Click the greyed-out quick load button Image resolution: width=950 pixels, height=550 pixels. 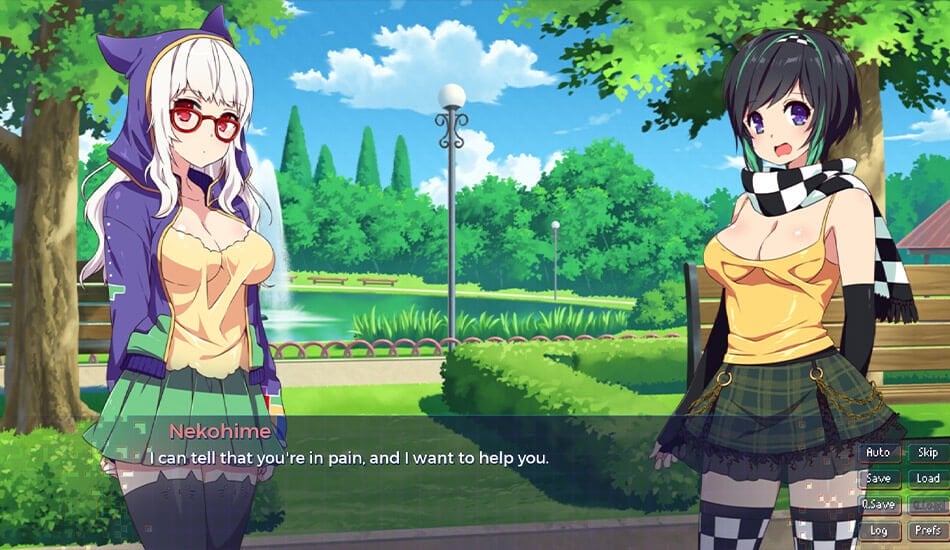click(928, 505)
